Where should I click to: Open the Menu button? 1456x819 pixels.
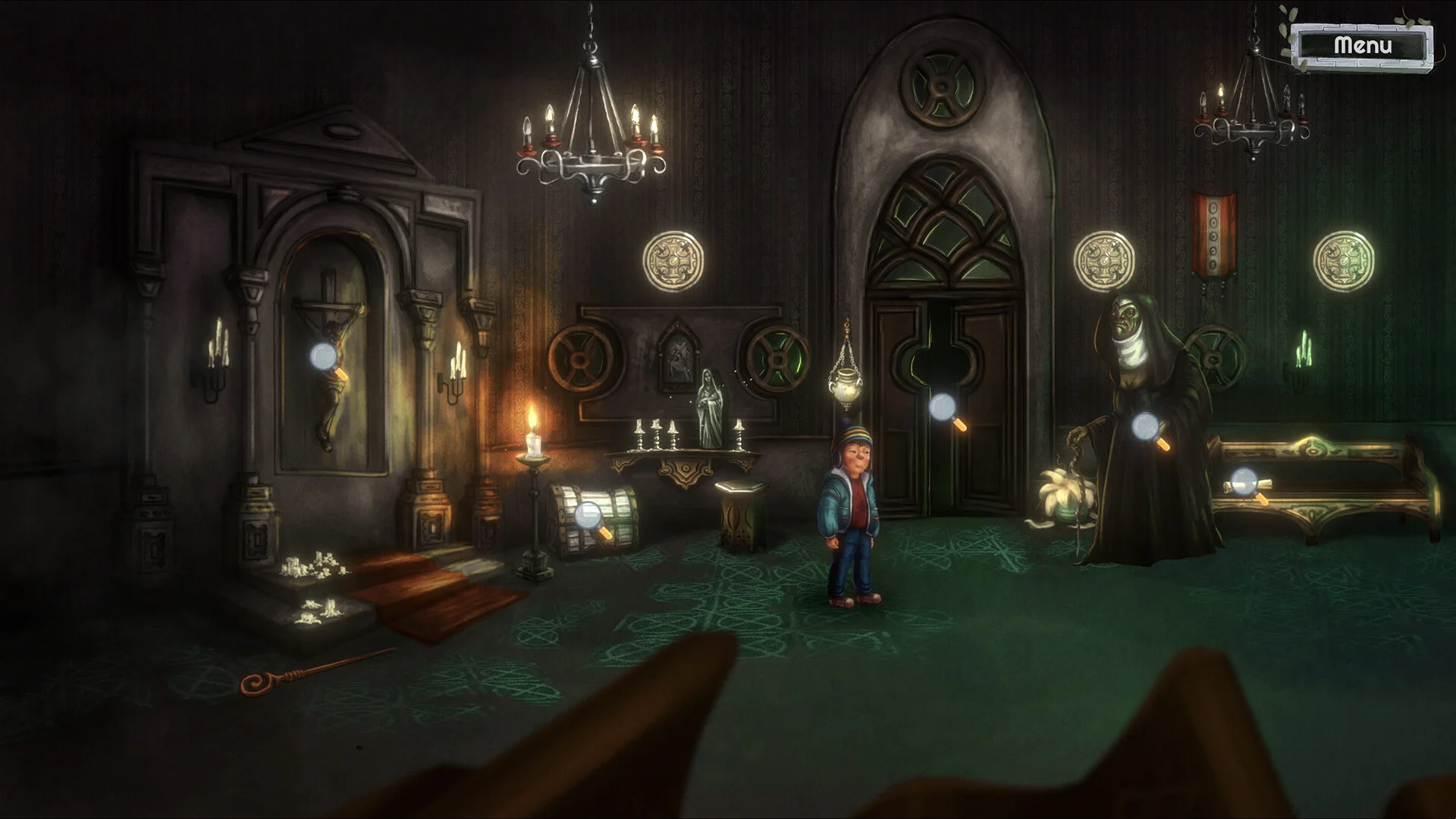pyautogui.click(x=1363, y=45)
